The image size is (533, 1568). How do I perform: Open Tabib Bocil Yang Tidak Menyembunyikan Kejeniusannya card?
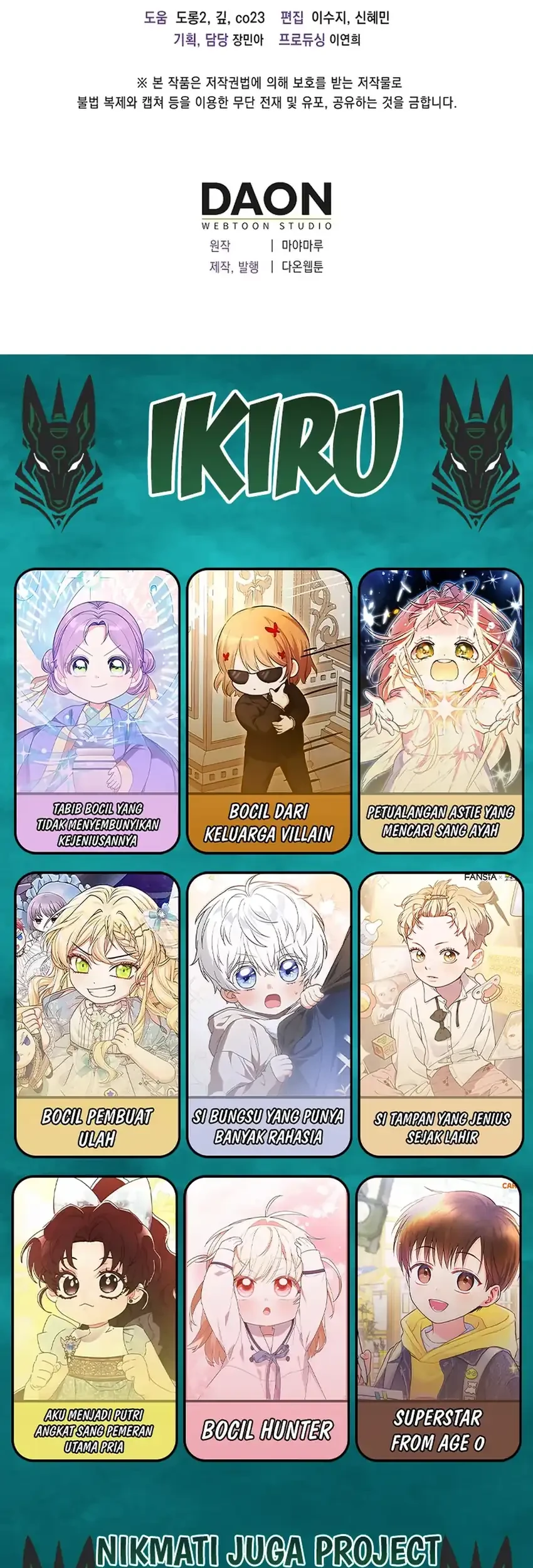point(97,711)
